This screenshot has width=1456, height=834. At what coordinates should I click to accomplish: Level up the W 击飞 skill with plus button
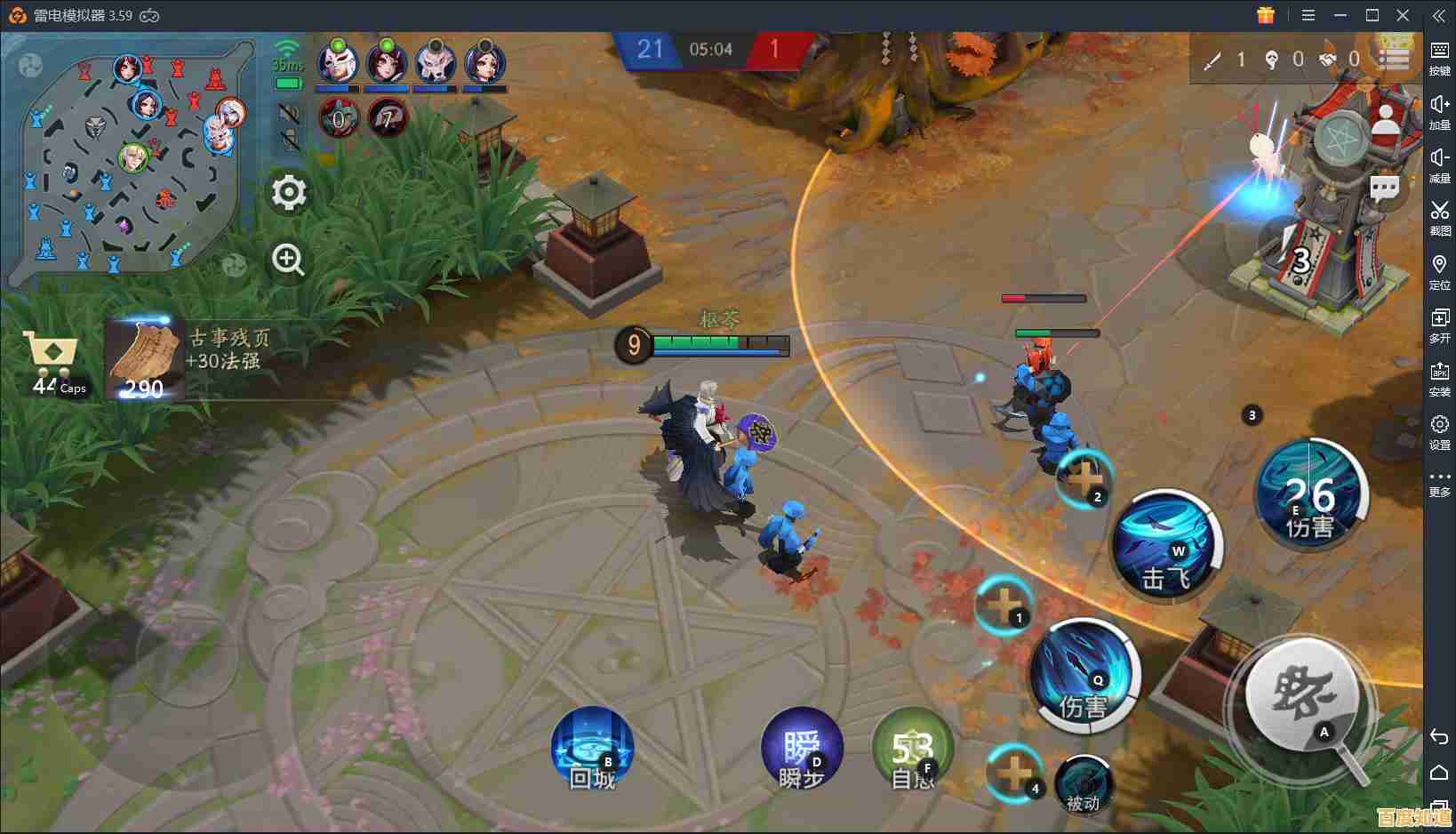1085,479
